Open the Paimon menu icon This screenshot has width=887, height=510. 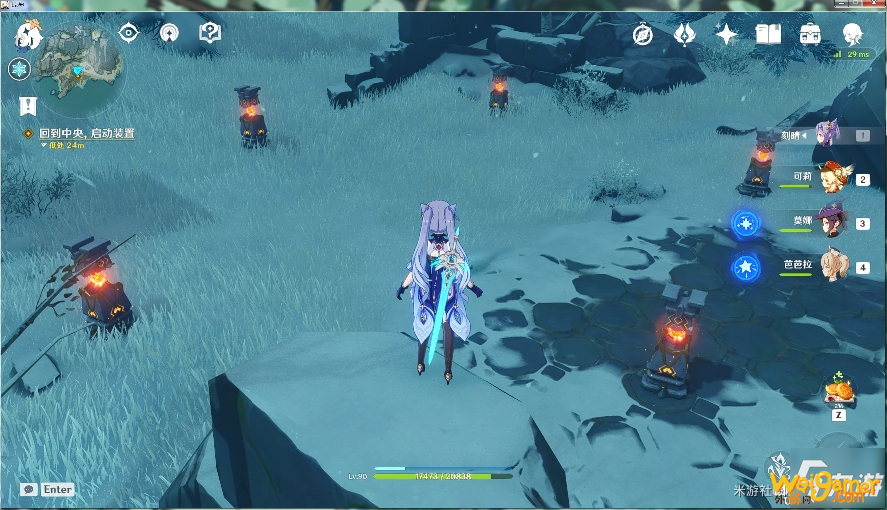coord(27,35)
